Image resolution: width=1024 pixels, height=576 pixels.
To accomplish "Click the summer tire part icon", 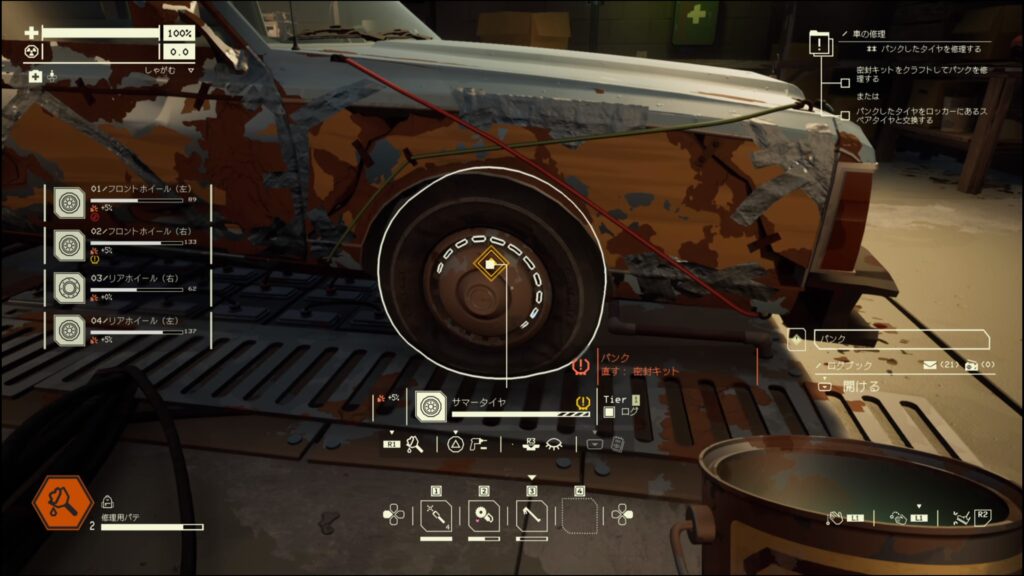I will (x=431, y=405).
